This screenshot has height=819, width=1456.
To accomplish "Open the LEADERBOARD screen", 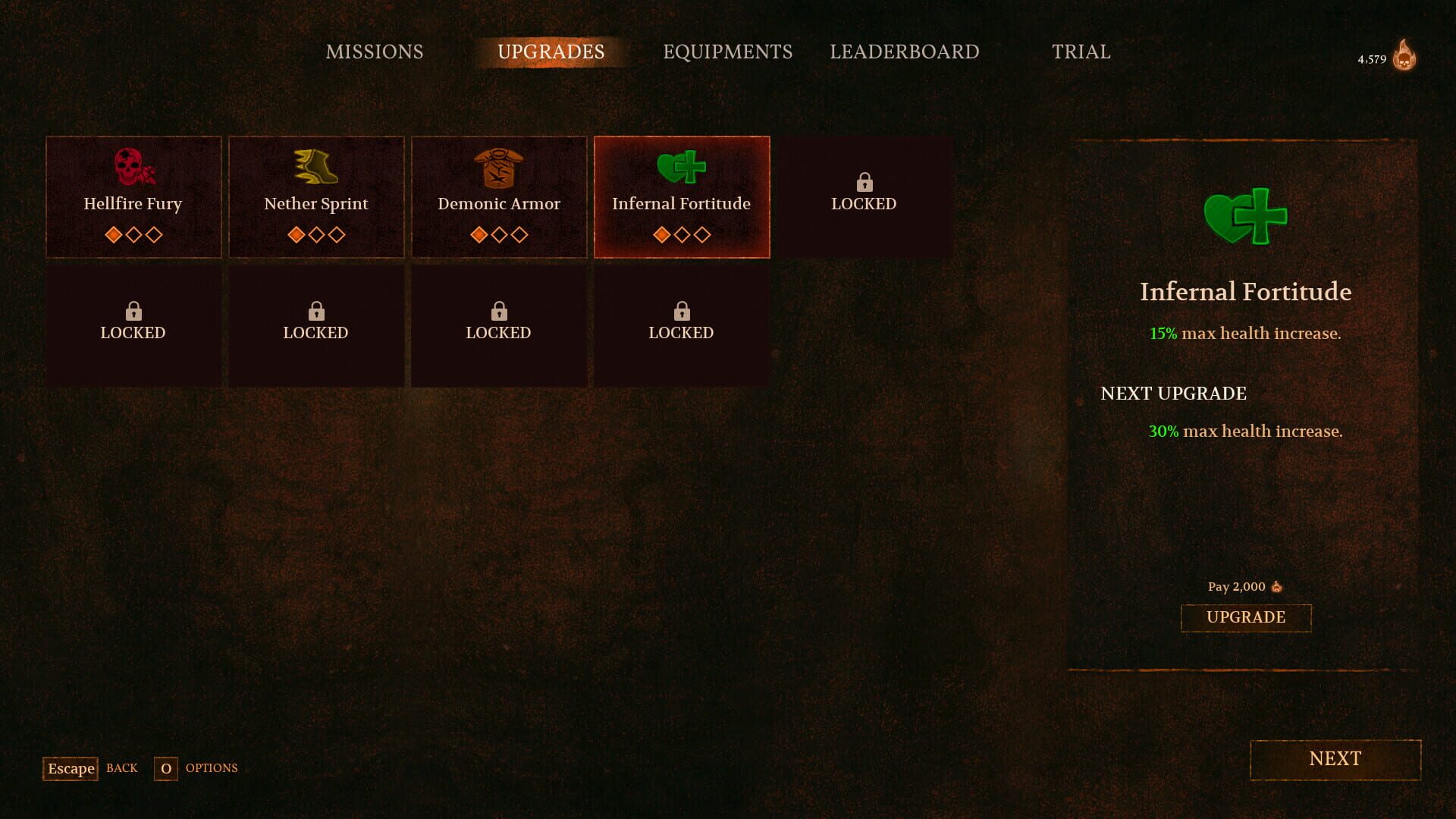I will pos(905,52).
